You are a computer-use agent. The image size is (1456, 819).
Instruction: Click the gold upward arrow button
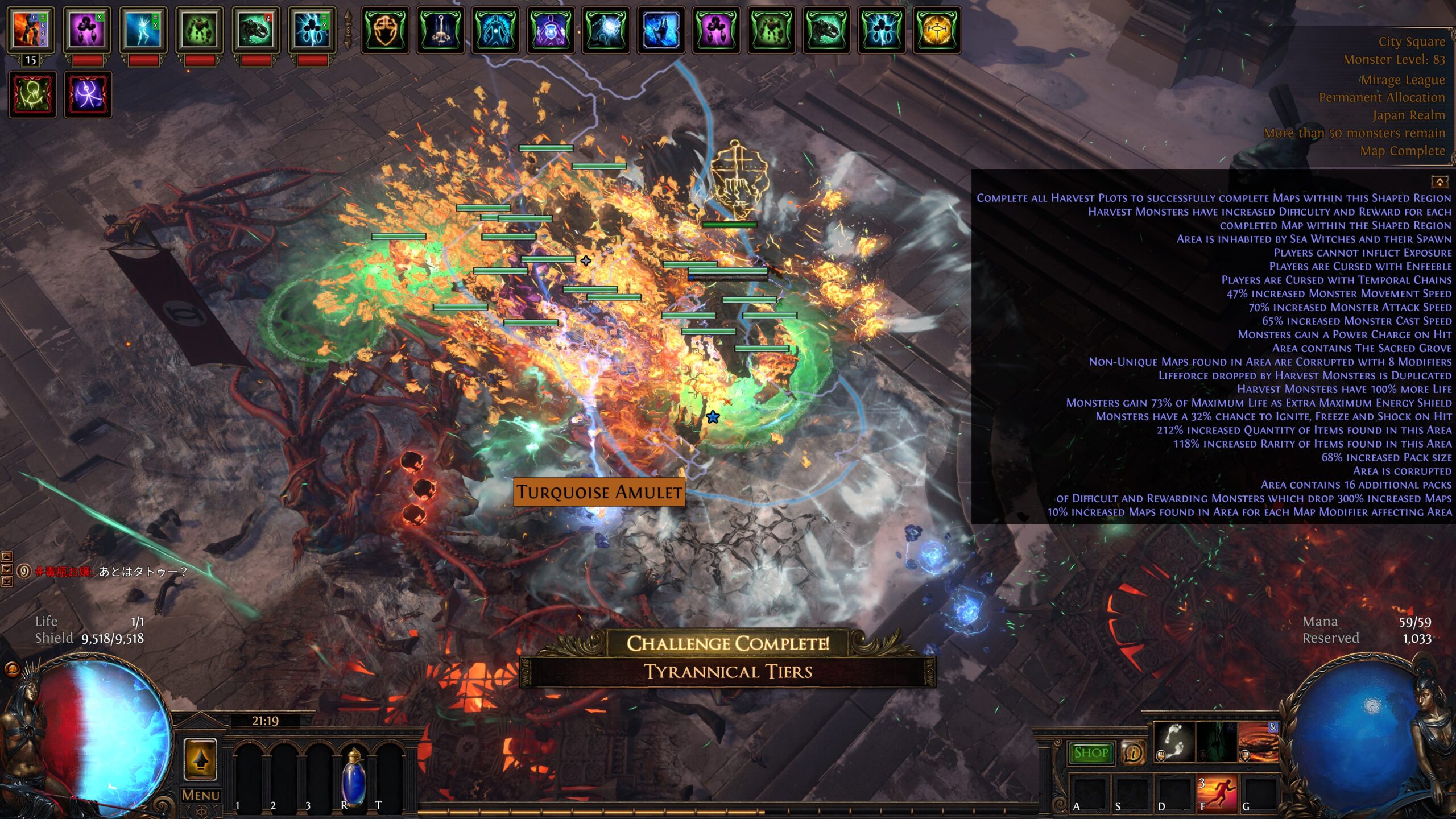point(200,759)
